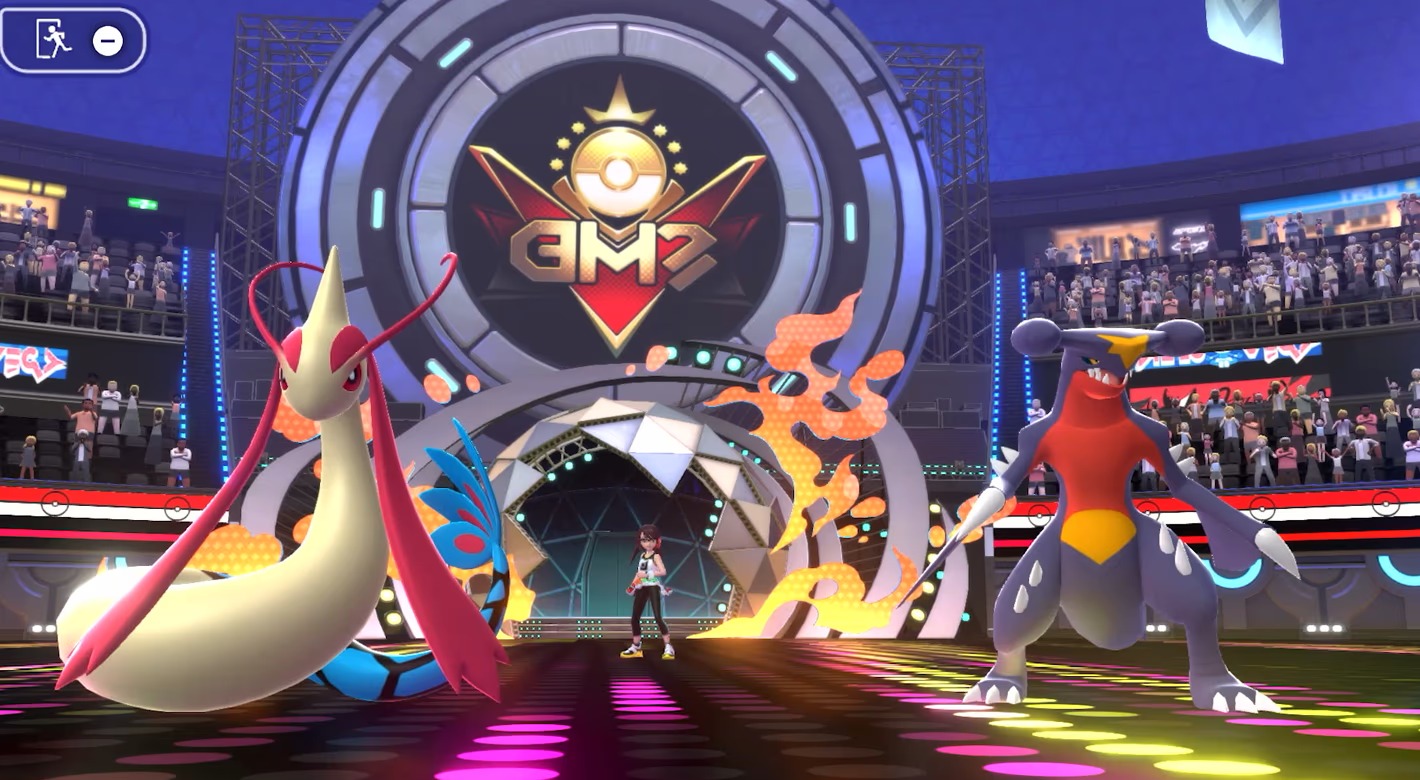
Task: Click the white minus circle button
Action: pyautogui.click(x=108, y=40)
